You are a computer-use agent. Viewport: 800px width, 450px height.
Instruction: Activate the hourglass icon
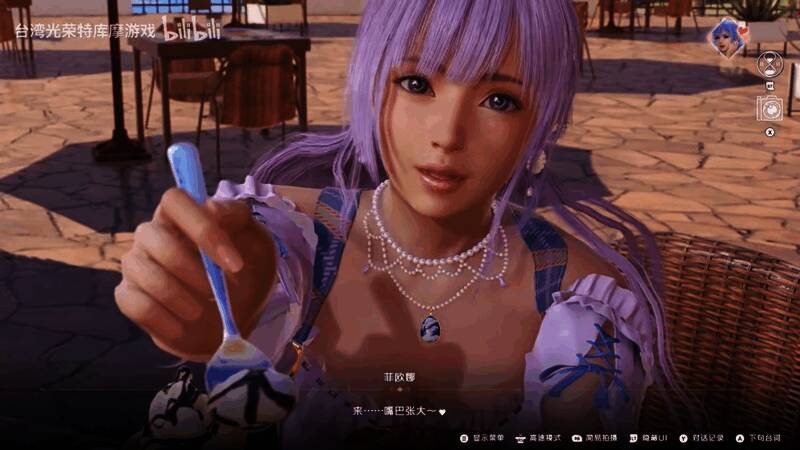[x=769, y=66]
